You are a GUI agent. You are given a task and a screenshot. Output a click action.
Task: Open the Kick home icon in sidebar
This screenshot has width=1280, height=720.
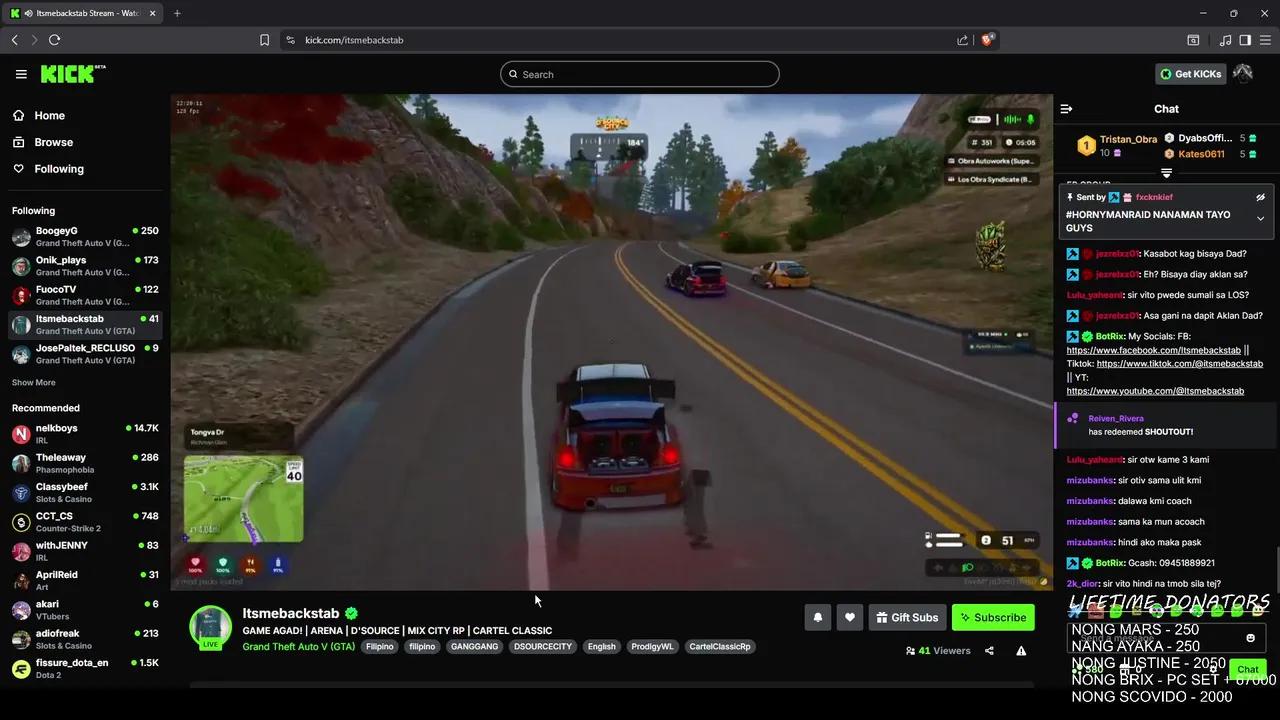click(x=20, y=115)
